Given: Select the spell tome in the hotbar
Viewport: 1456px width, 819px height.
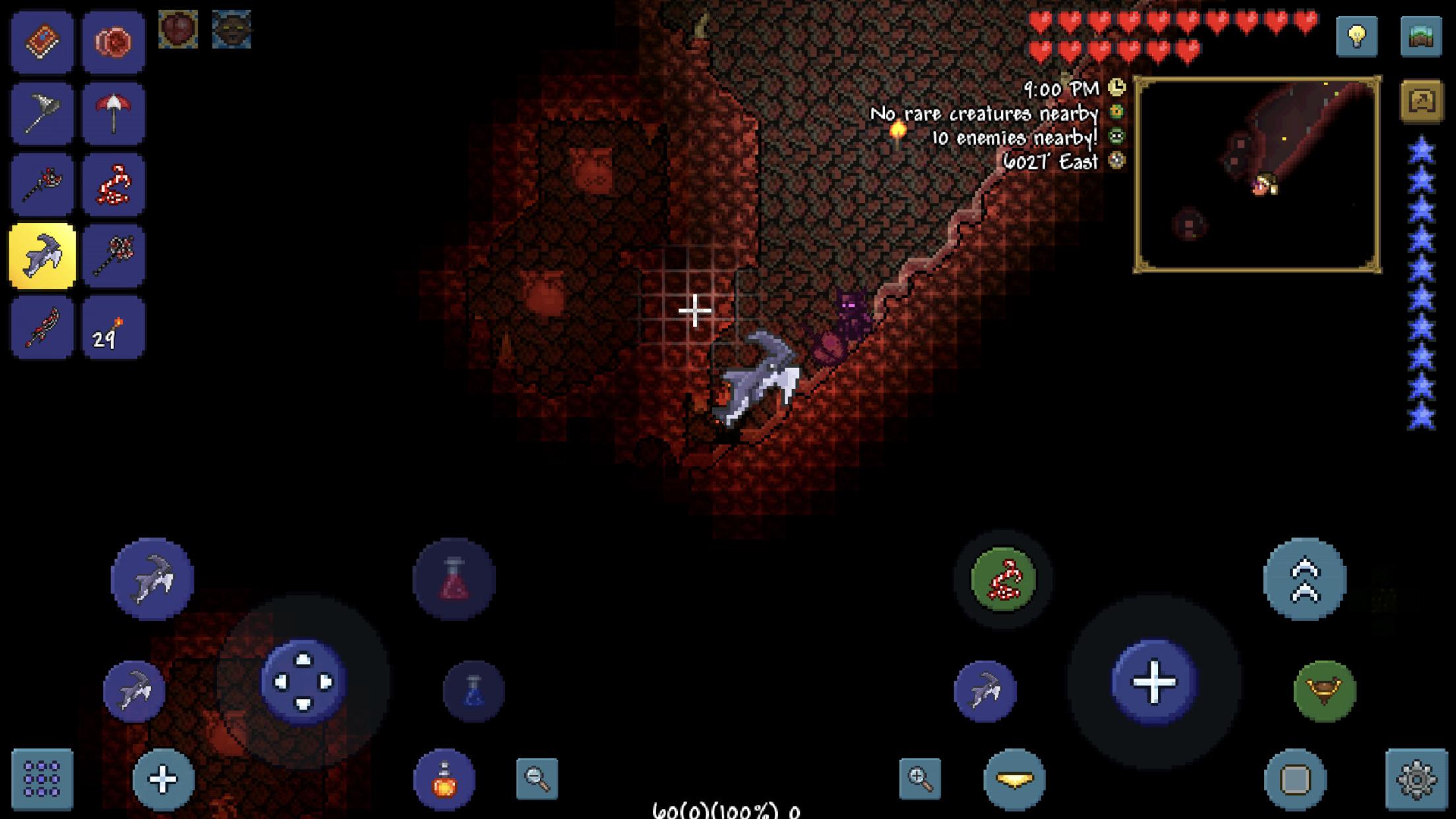Looking at the screenshot, I should [42, 41].
